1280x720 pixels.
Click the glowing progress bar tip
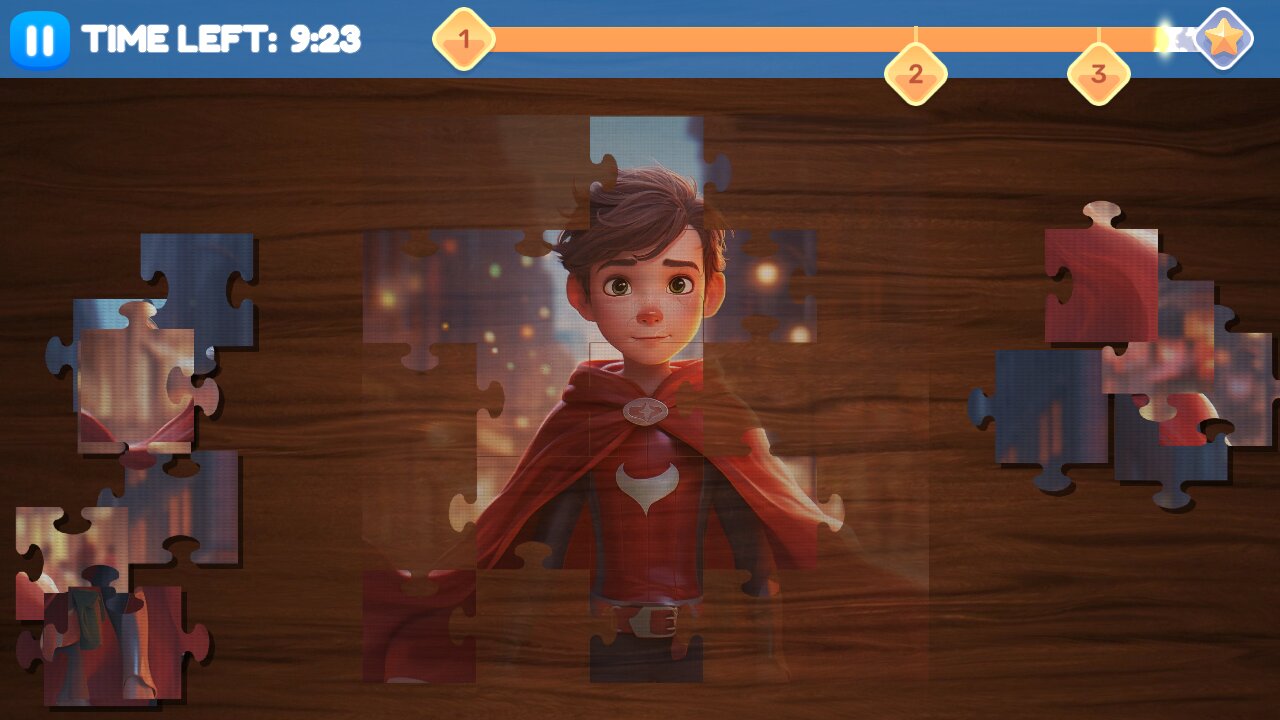tap(1168, 37)
